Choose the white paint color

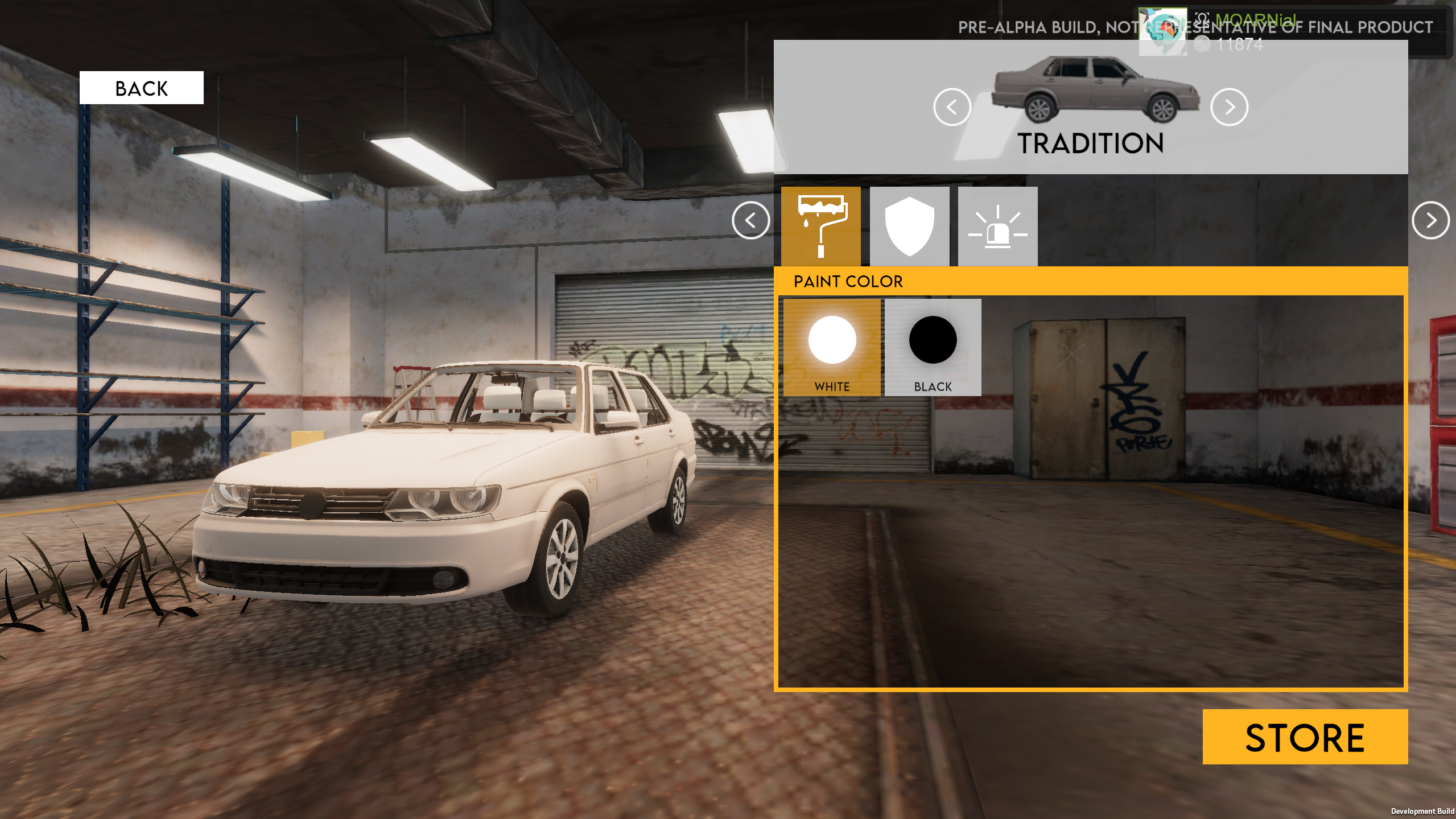(x=832, y=347)
